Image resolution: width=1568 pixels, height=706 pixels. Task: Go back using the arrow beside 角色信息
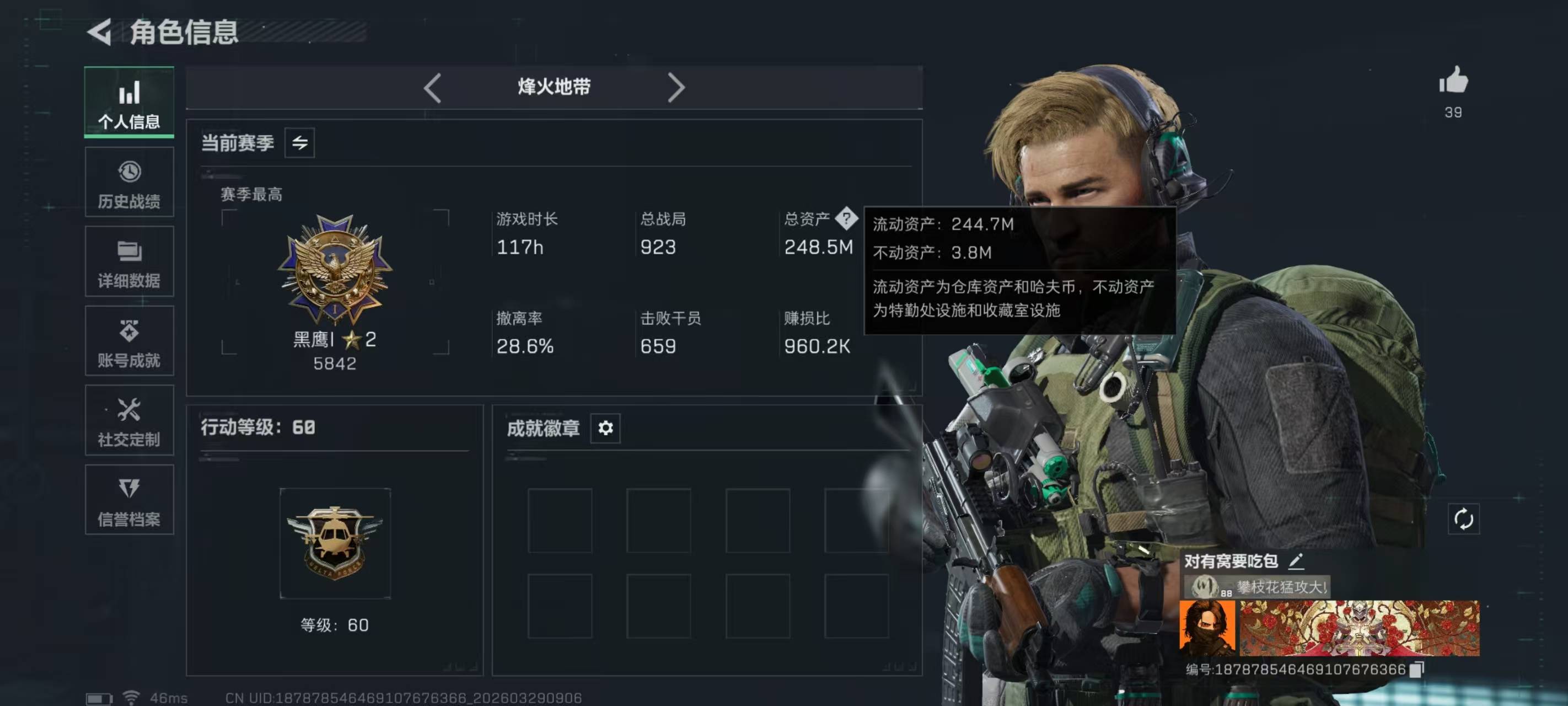coord(100,31)
